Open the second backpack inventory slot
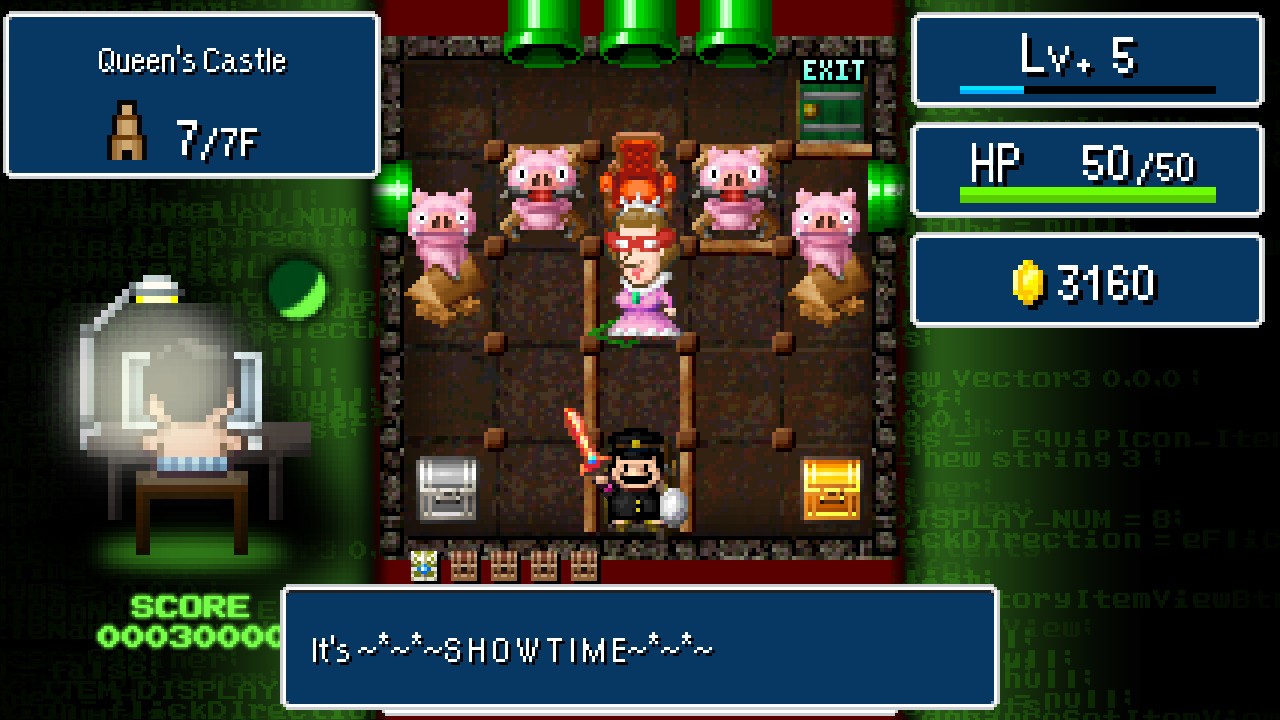The width and height of the screenshot is (1280, 720). [502, 565]
